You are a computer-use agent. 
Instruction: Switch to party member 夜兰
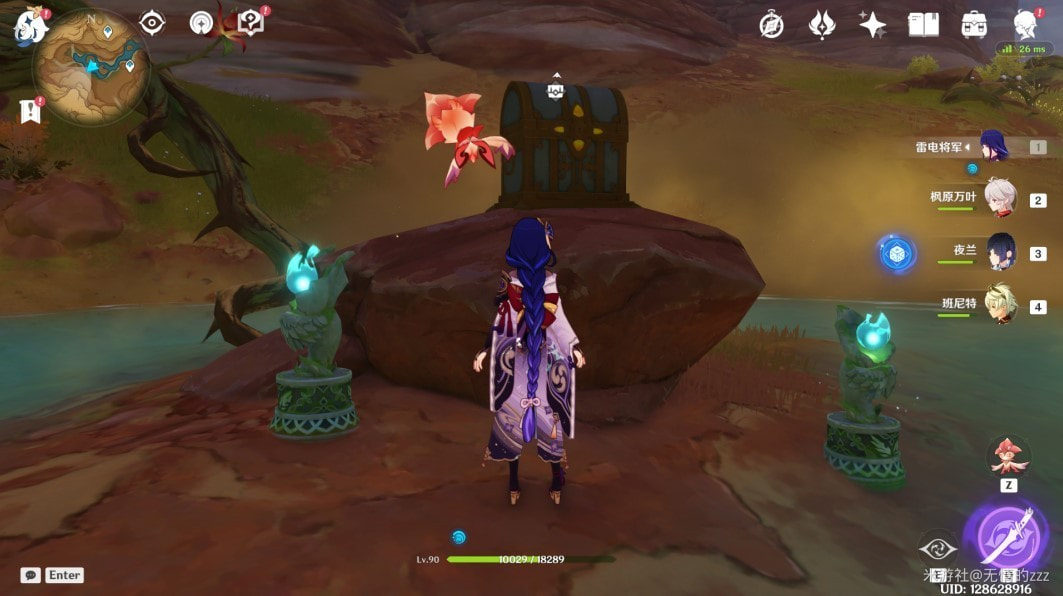click(1000, 251)
